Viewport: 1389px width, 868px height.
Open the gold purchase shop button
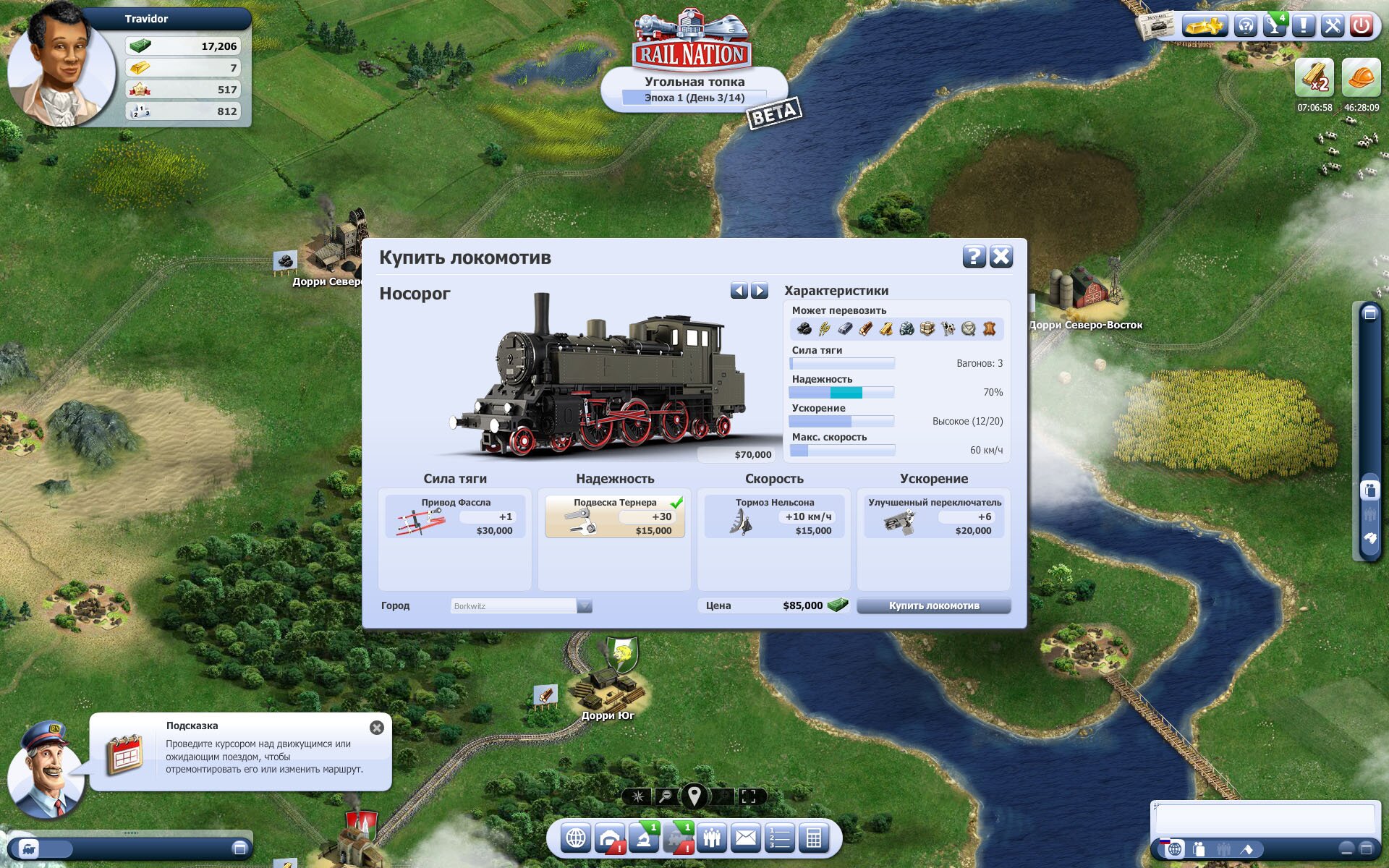1203,27
